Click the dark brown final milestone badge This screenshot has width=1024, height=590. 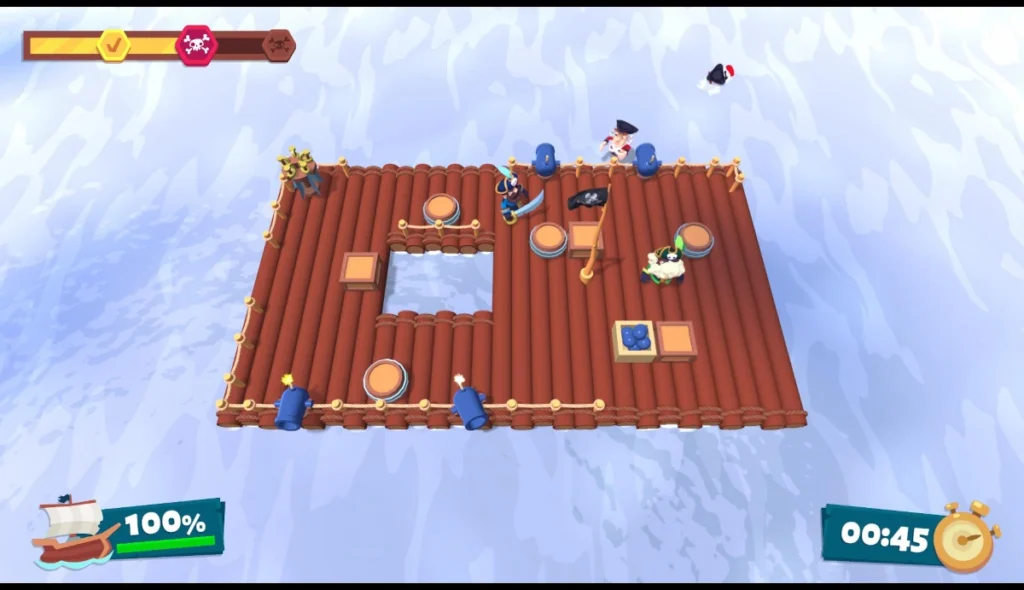pyautogui.click(x=278, y=45)
